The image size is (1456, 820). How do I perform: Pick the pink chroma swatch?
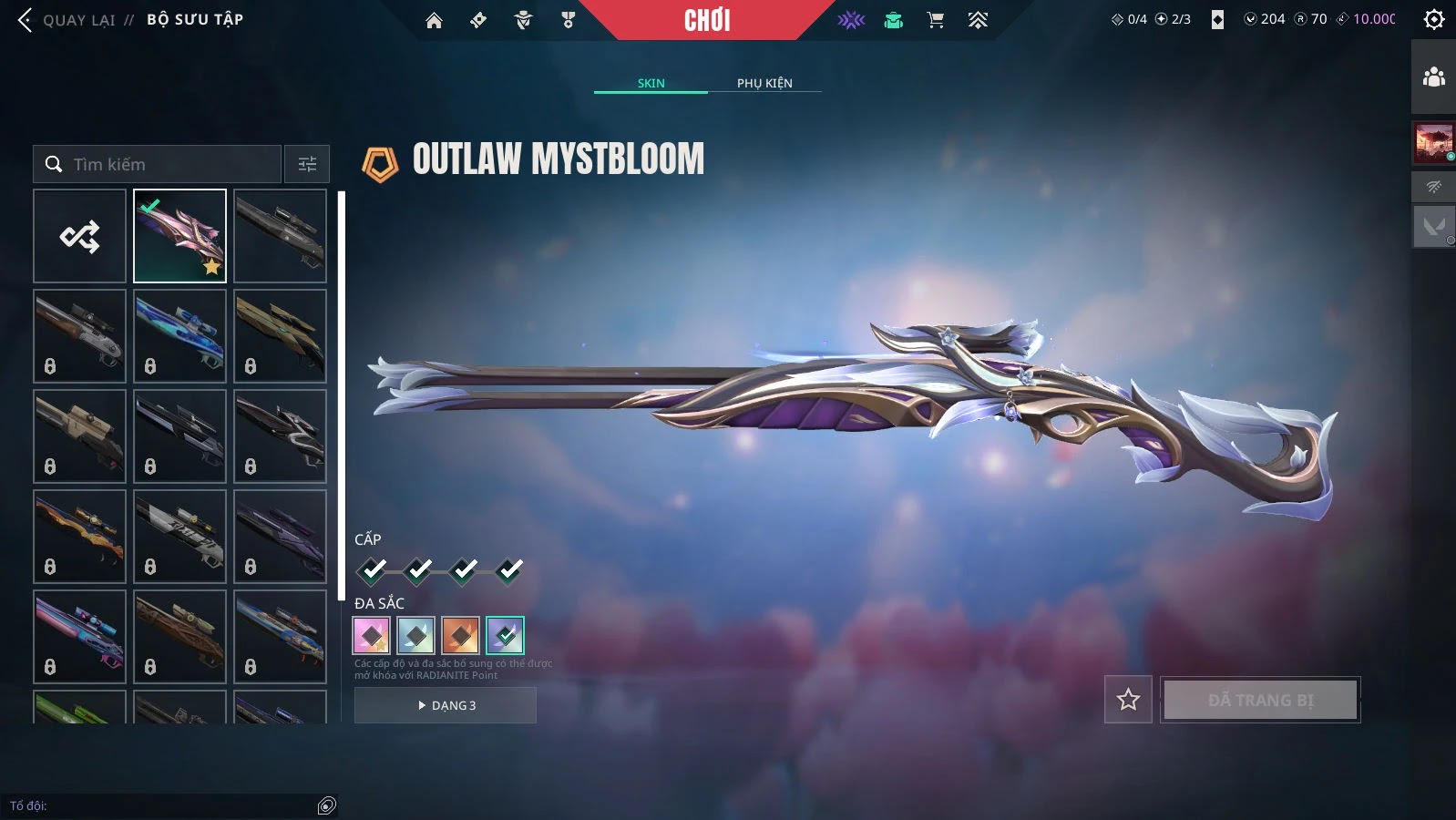tap(371, 635)
